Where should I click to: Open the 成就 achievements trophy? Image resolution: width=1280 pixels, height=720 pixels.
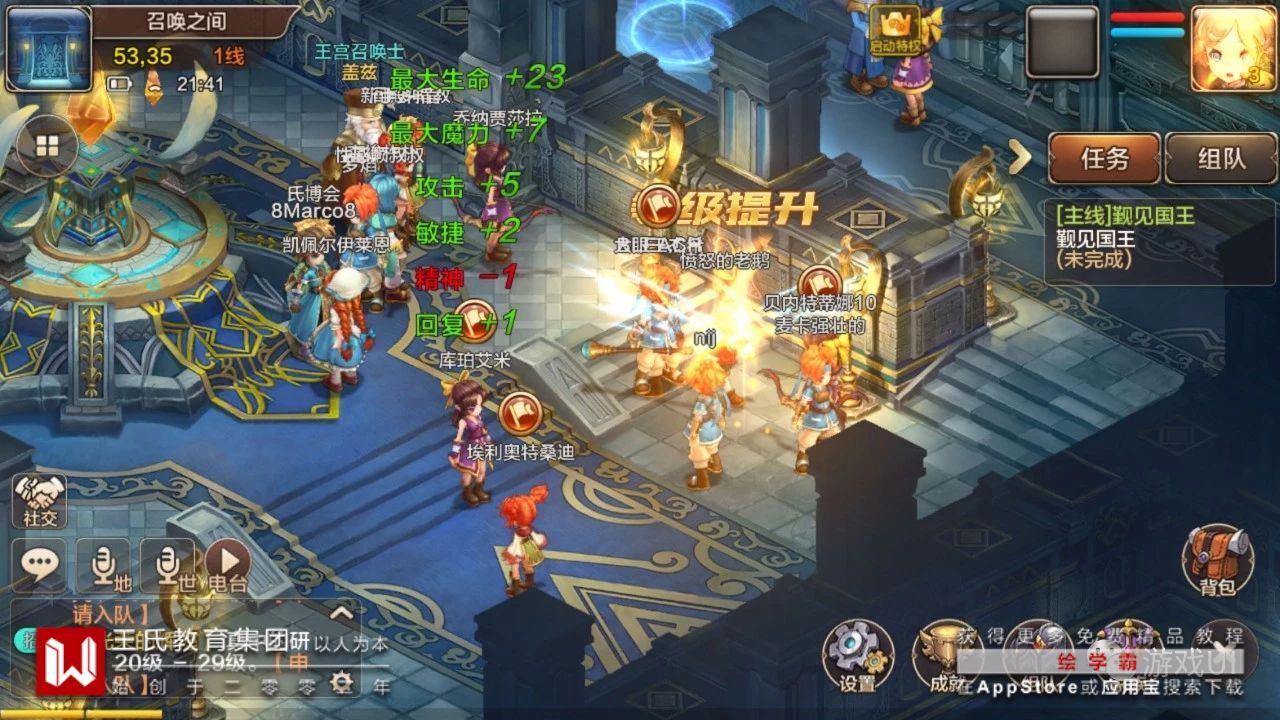click(945, 656)
